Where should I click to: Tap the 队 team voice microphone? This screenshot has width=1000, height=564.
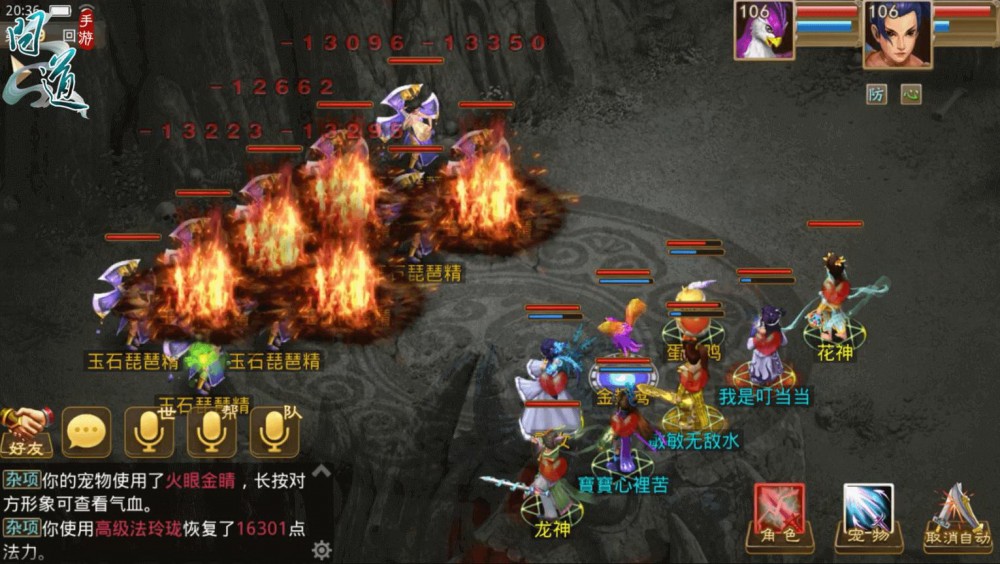[274, 432]
